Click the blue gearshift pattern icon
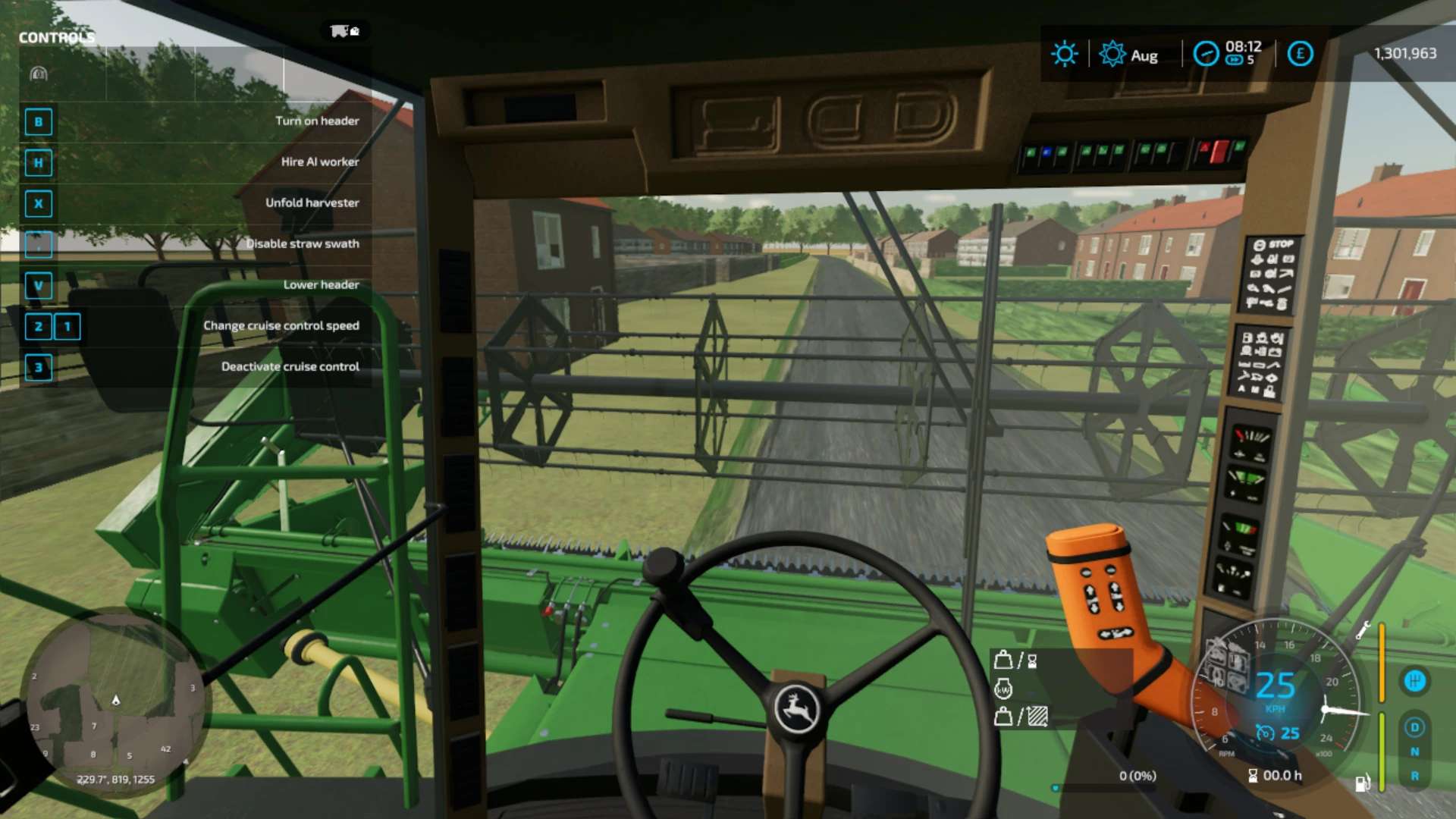 pyautogui.click(x=1414, y=681)
